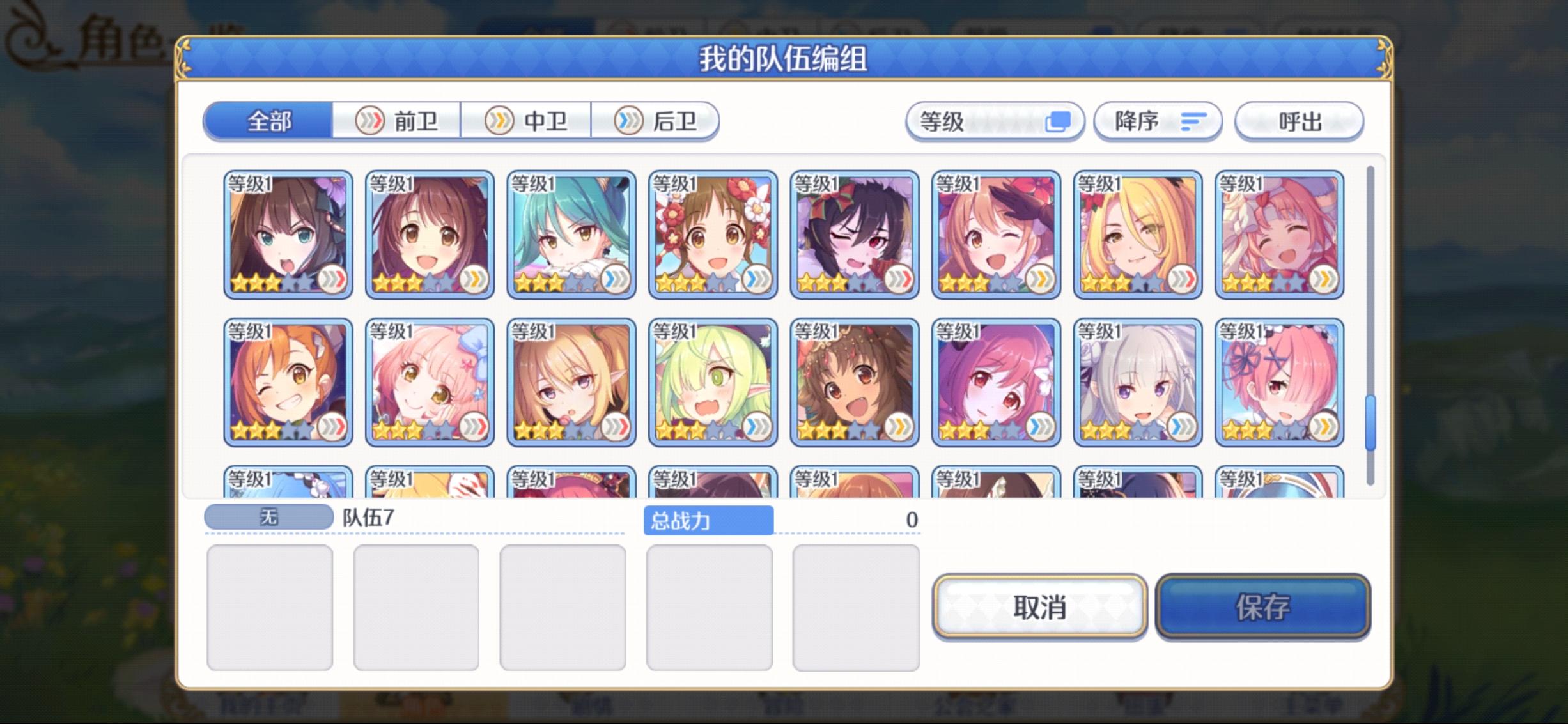The width and height of the screenshot is (1568, 724).
Task: Click the midguard arrow icon on 中卫 tab
Action: click(x=499, y=121)
